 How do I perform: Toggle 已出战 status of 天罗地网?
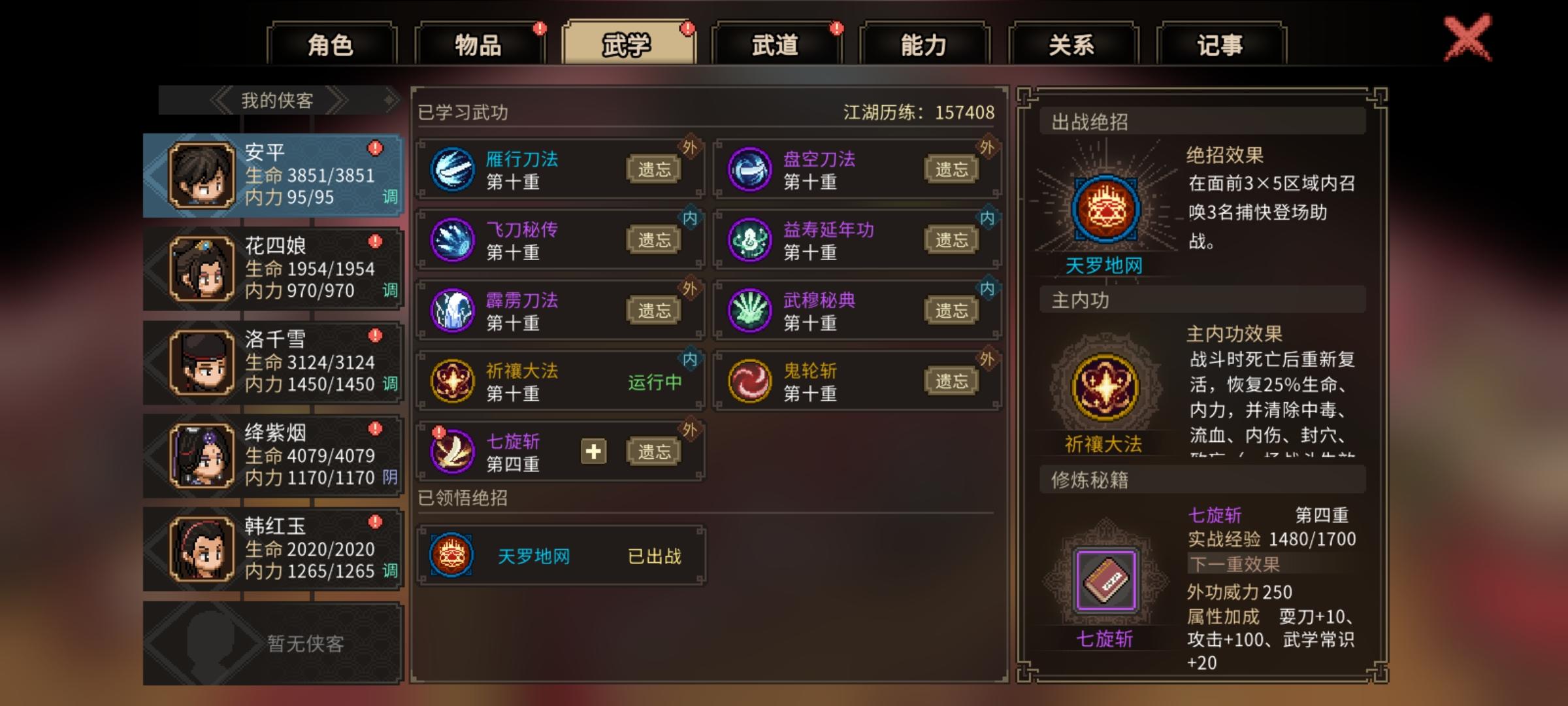click(x=656, y=557)
